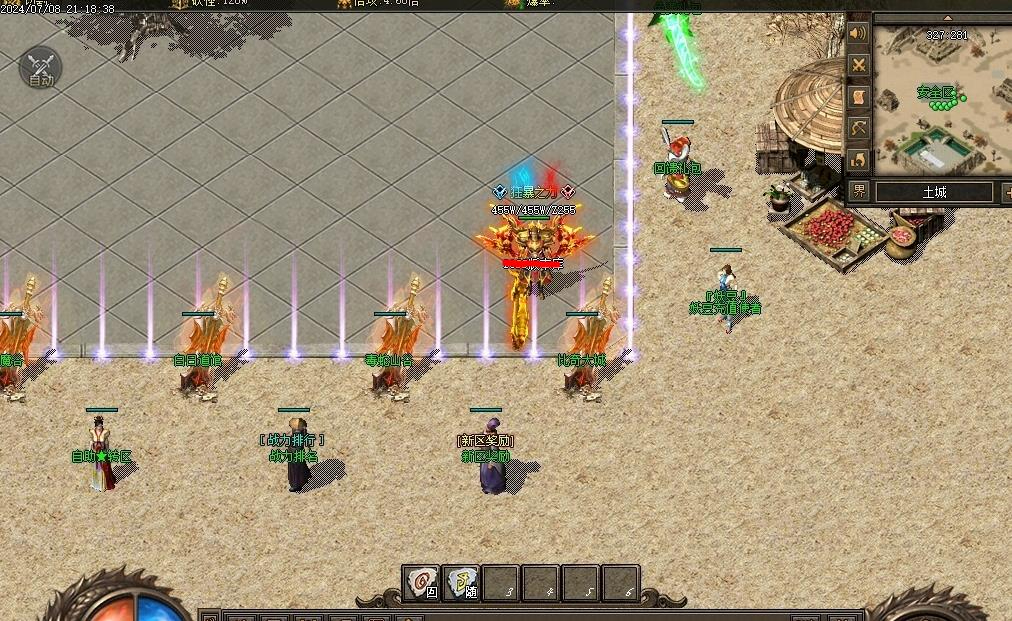Select the pickaxe icon beside the minimap
This screenshot has width=1012, height=621.
point(858,128)
